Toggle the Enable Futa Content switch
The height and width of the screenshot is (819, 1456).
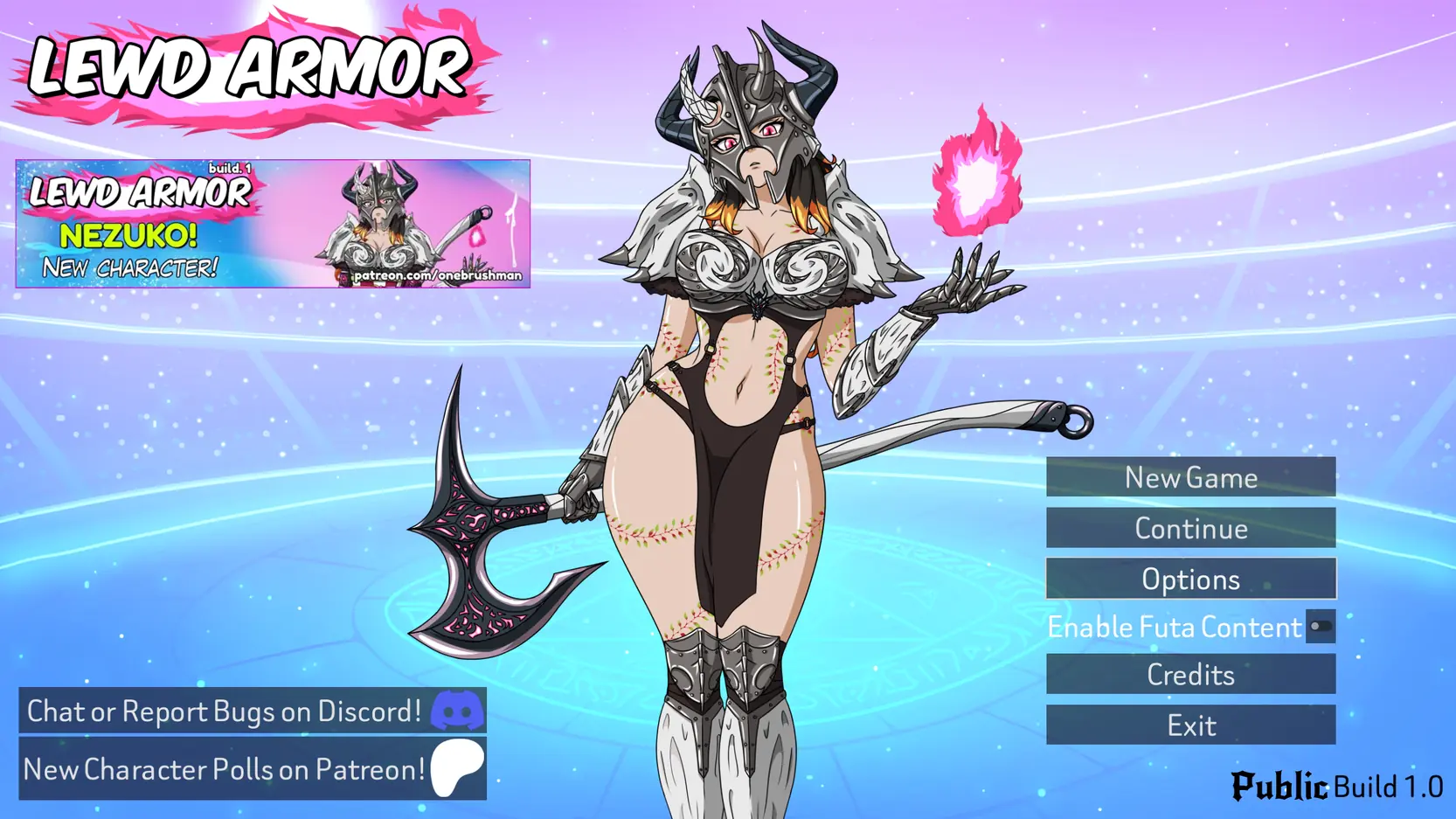tap(1320, 627)
